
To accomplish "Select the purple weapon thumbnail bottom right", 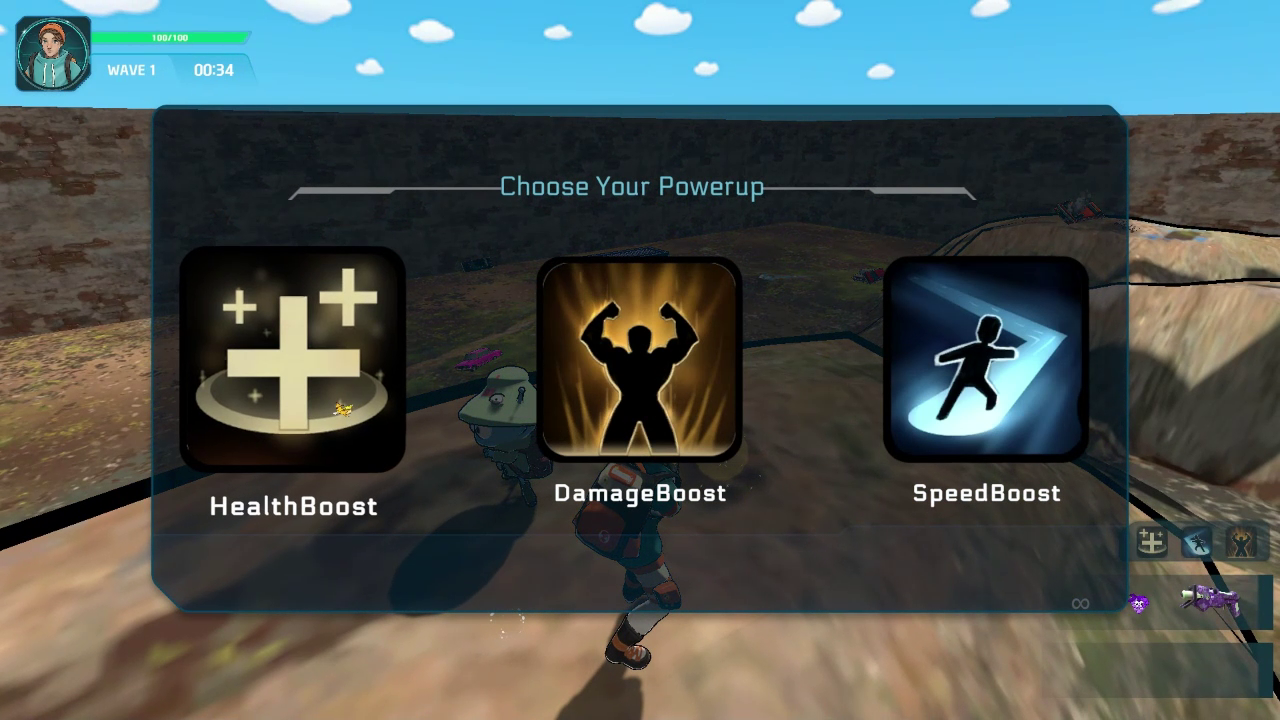I will pyautogui.click(x=1212, y=600).
